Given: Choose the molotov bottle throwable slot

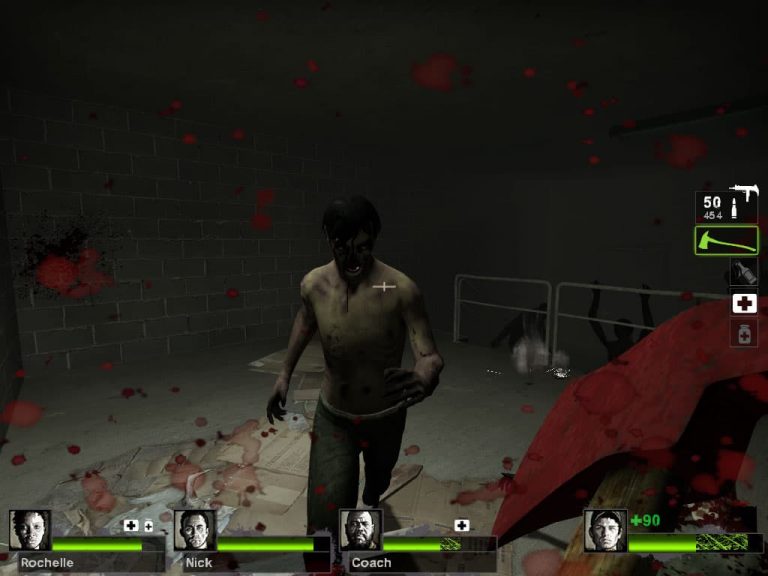Looking at the screenshot, I should [x=742, y=272].
